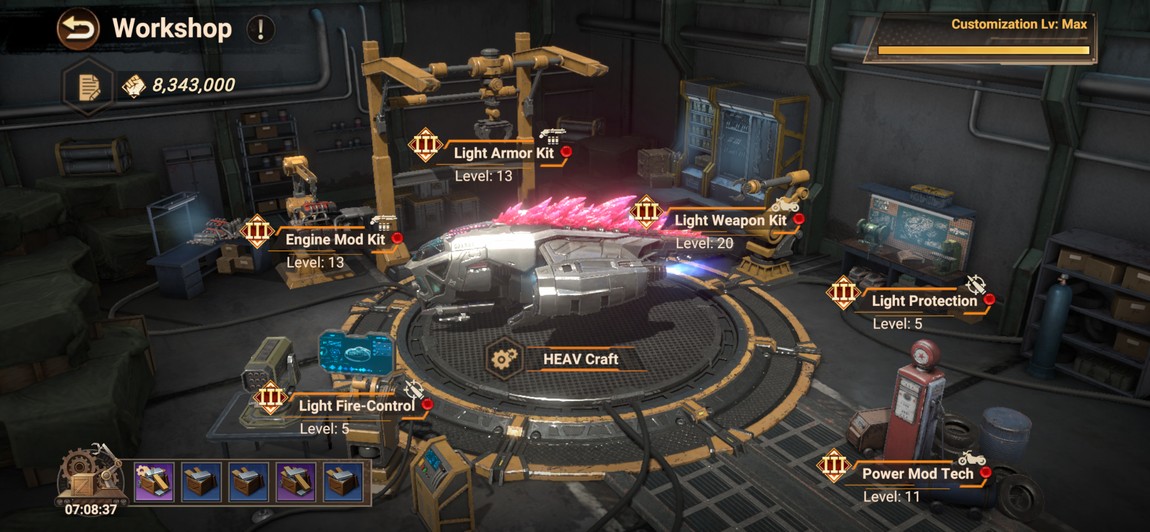Go back using the return arrow button
1150x532 pixels.
(78, 28)
